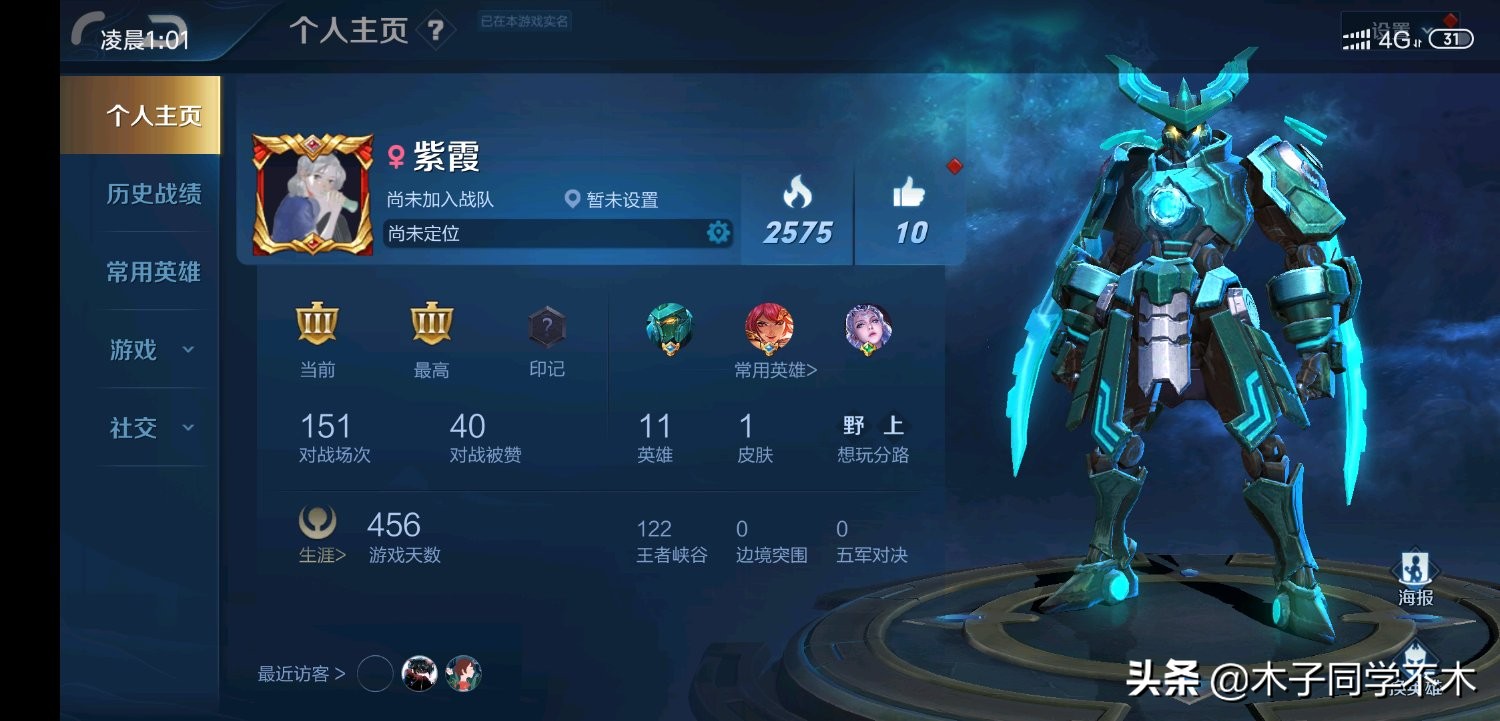Click the 最高 rank crown emblem
Viewport: 1500px width, 721px height.
(x=432, y=325)
